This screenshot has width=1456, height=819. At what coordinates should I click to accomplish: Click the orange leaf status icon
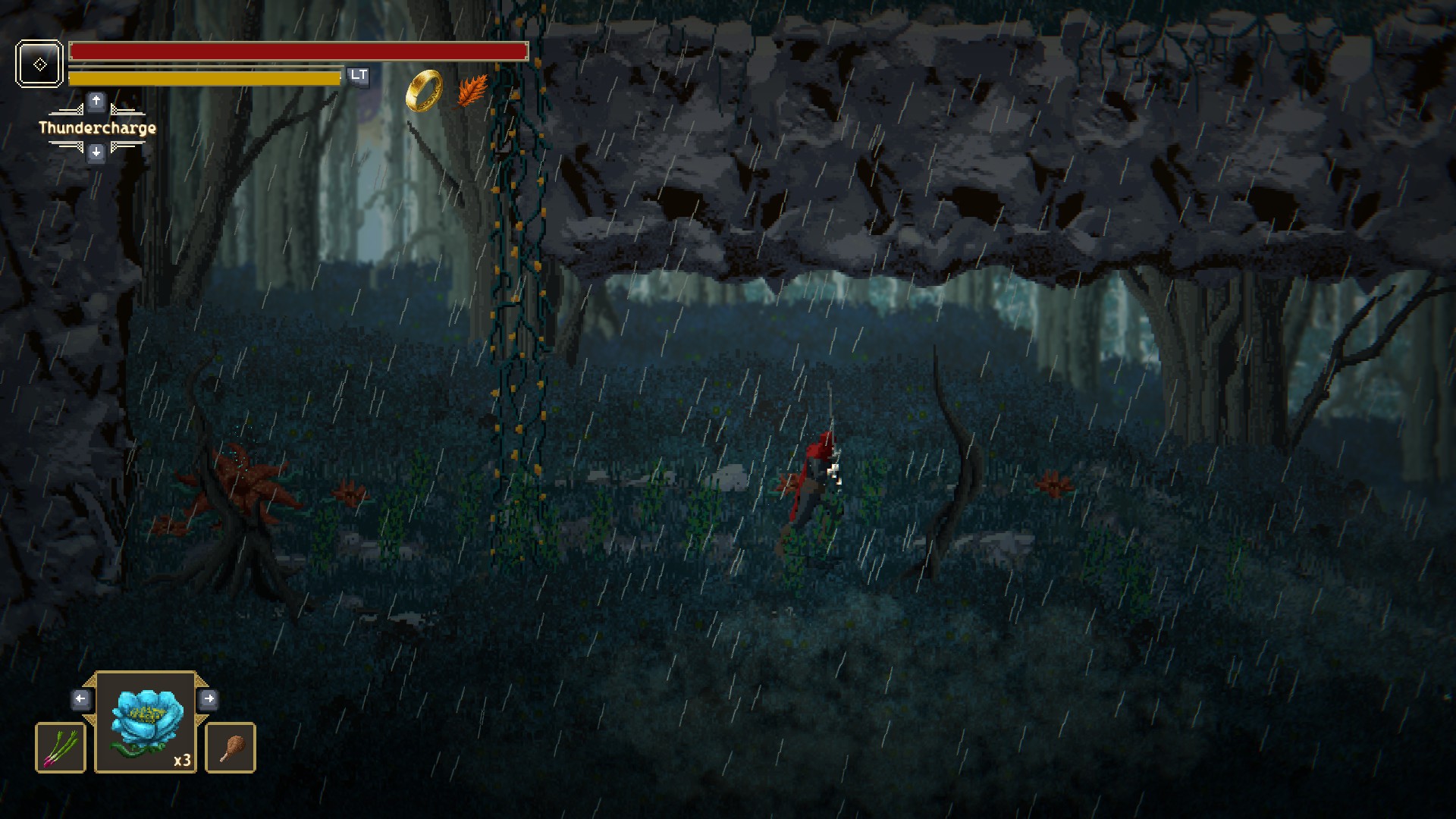472,91
